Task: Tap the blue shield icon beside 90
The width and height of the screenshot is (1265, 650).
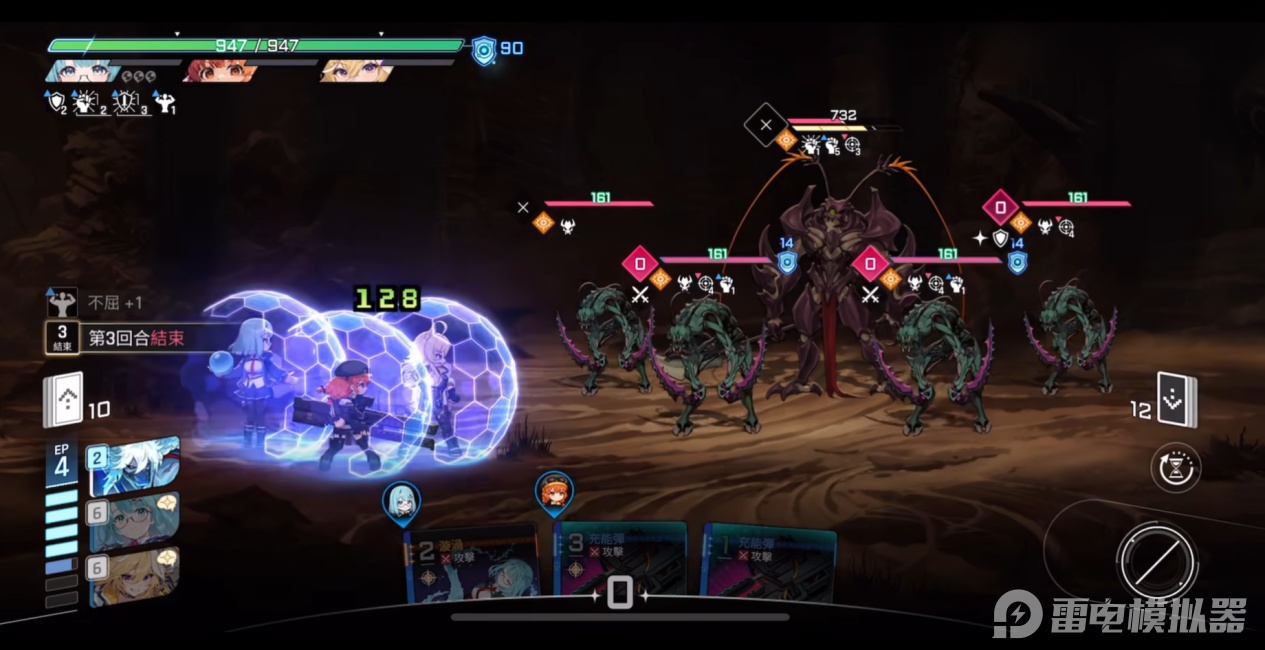Action: pos(484,49)
